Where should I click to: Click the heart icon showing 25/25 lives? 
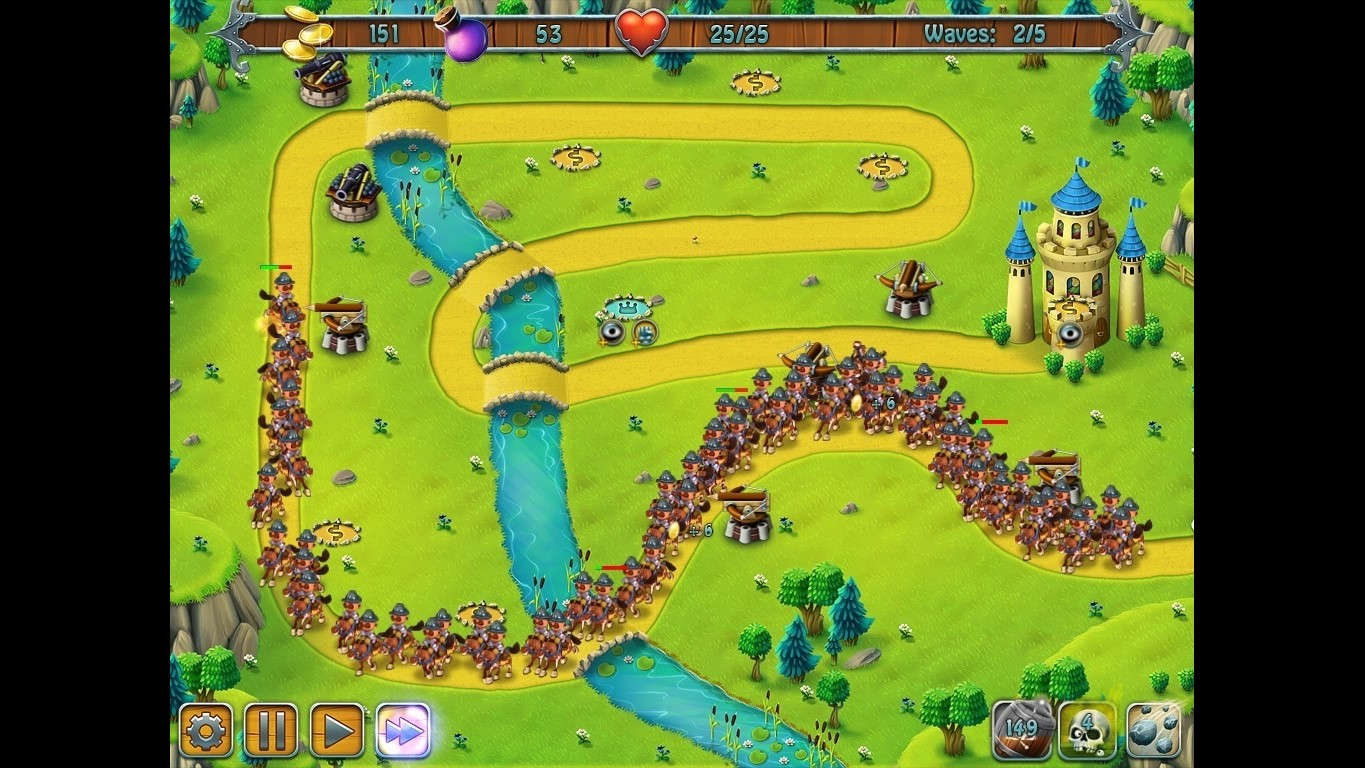(640, 29)
